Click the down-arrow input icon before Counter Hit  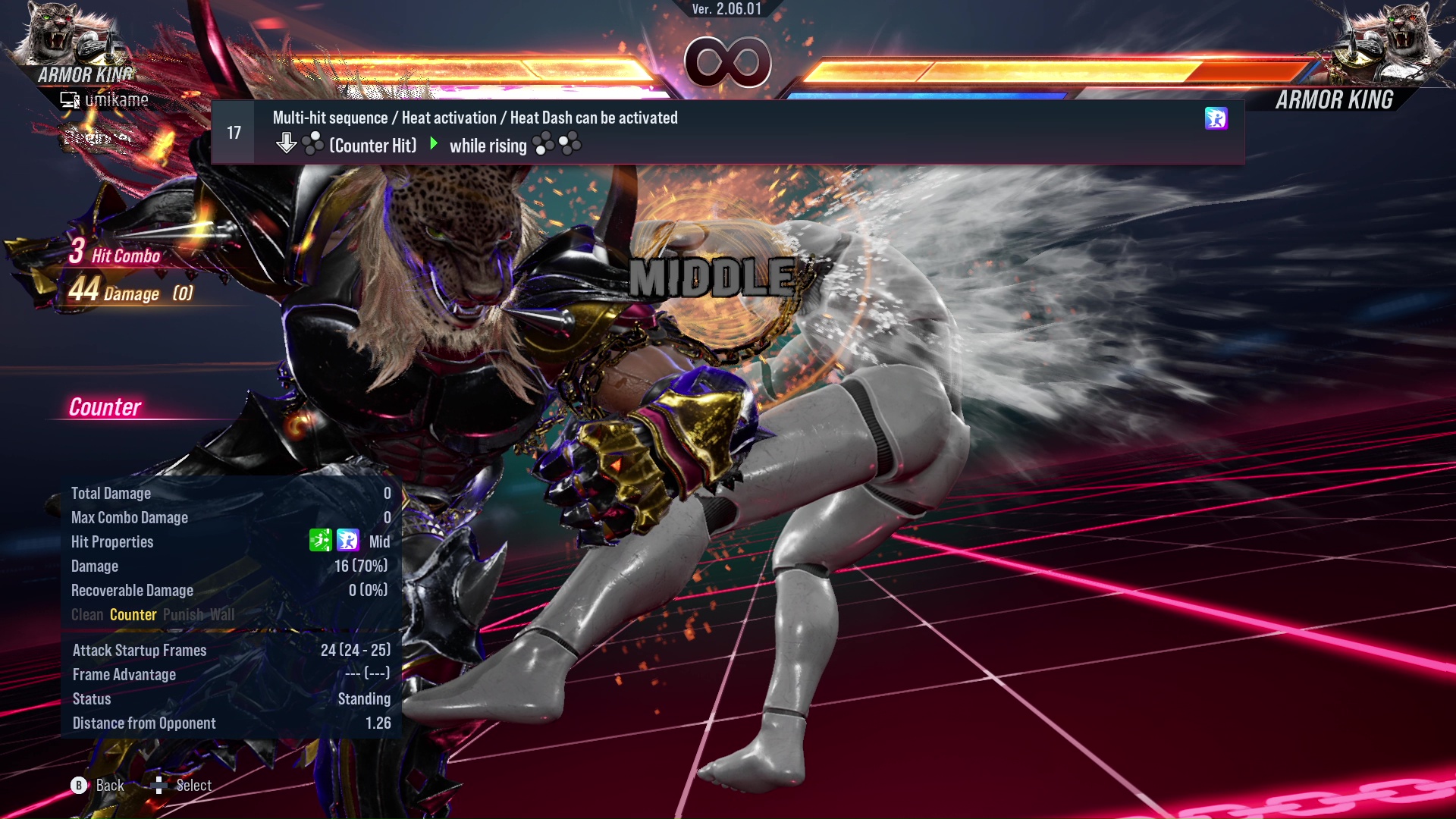coord(287,143)
